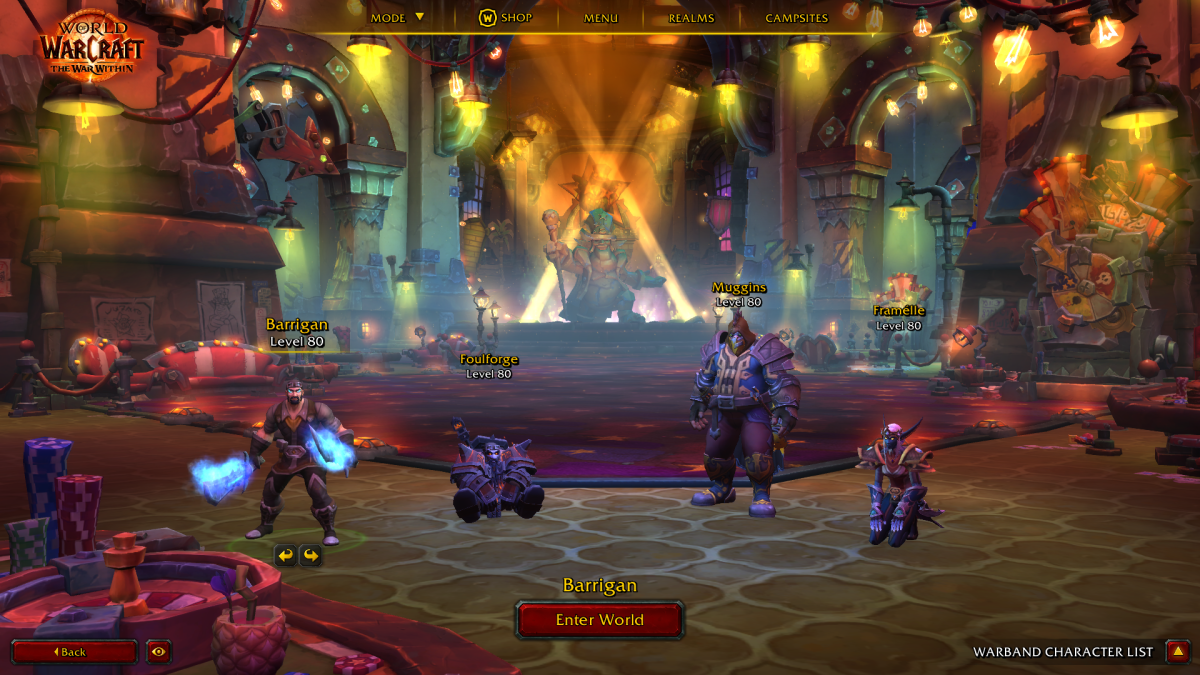Enter World with Barrigan

tap(600, 620)
